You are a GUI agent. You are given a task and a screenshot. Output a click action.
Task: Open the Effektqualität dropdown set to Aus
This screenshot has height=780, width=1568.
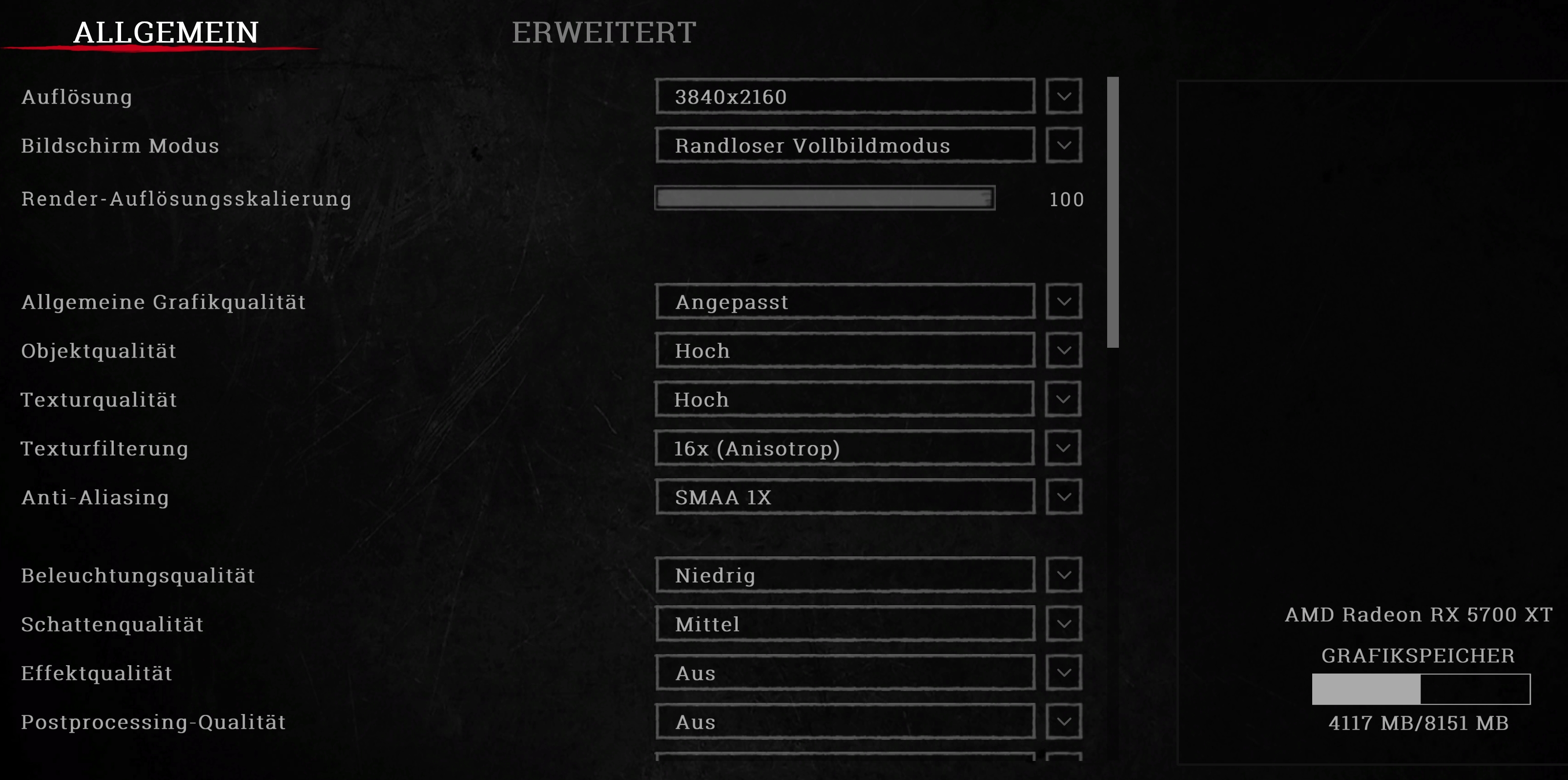(x=845, y=673)
